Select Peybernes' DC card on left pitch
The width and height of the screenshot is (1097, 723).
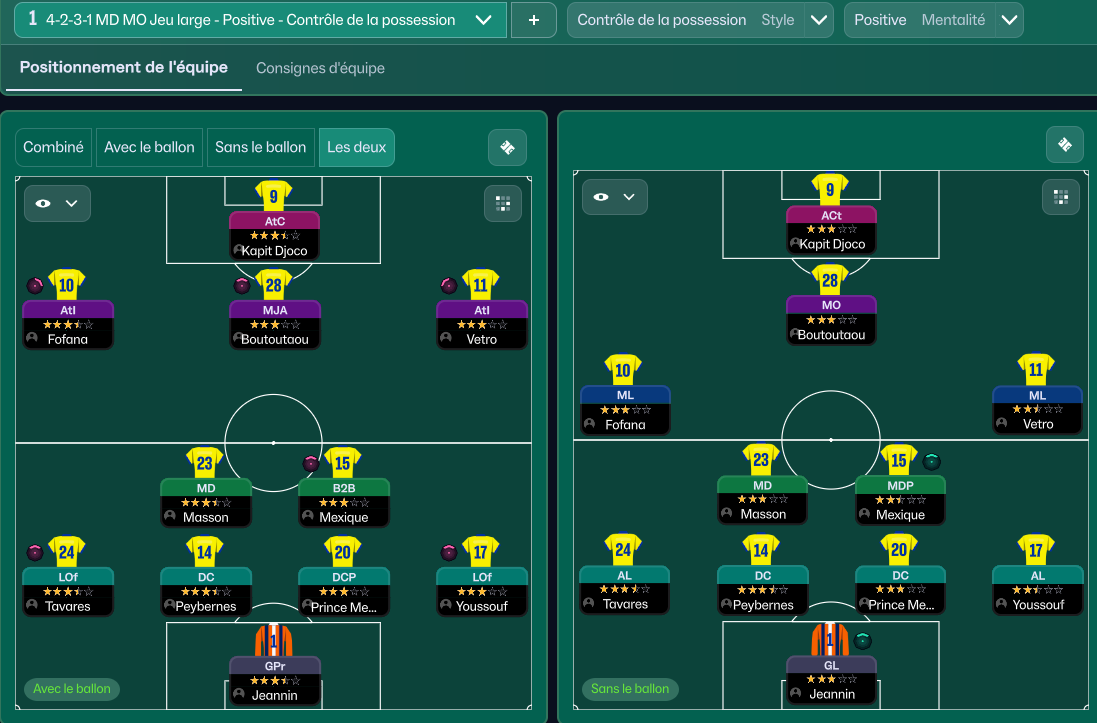(206, 591)
